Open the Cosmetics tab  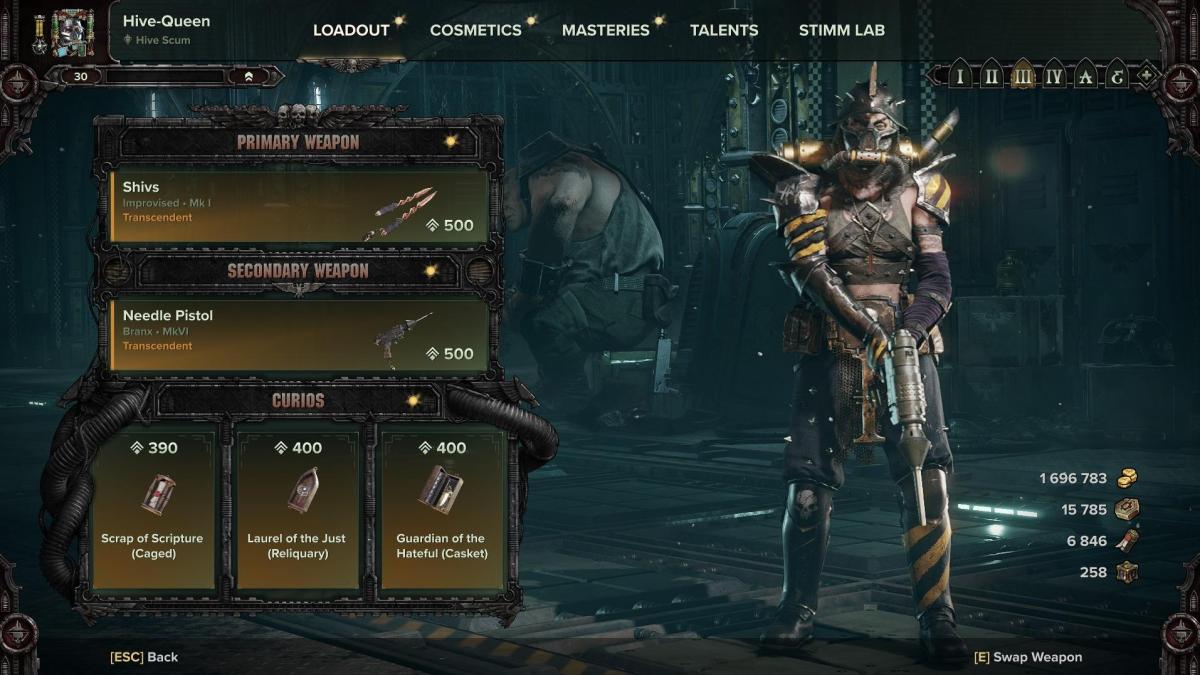point(475,30)
